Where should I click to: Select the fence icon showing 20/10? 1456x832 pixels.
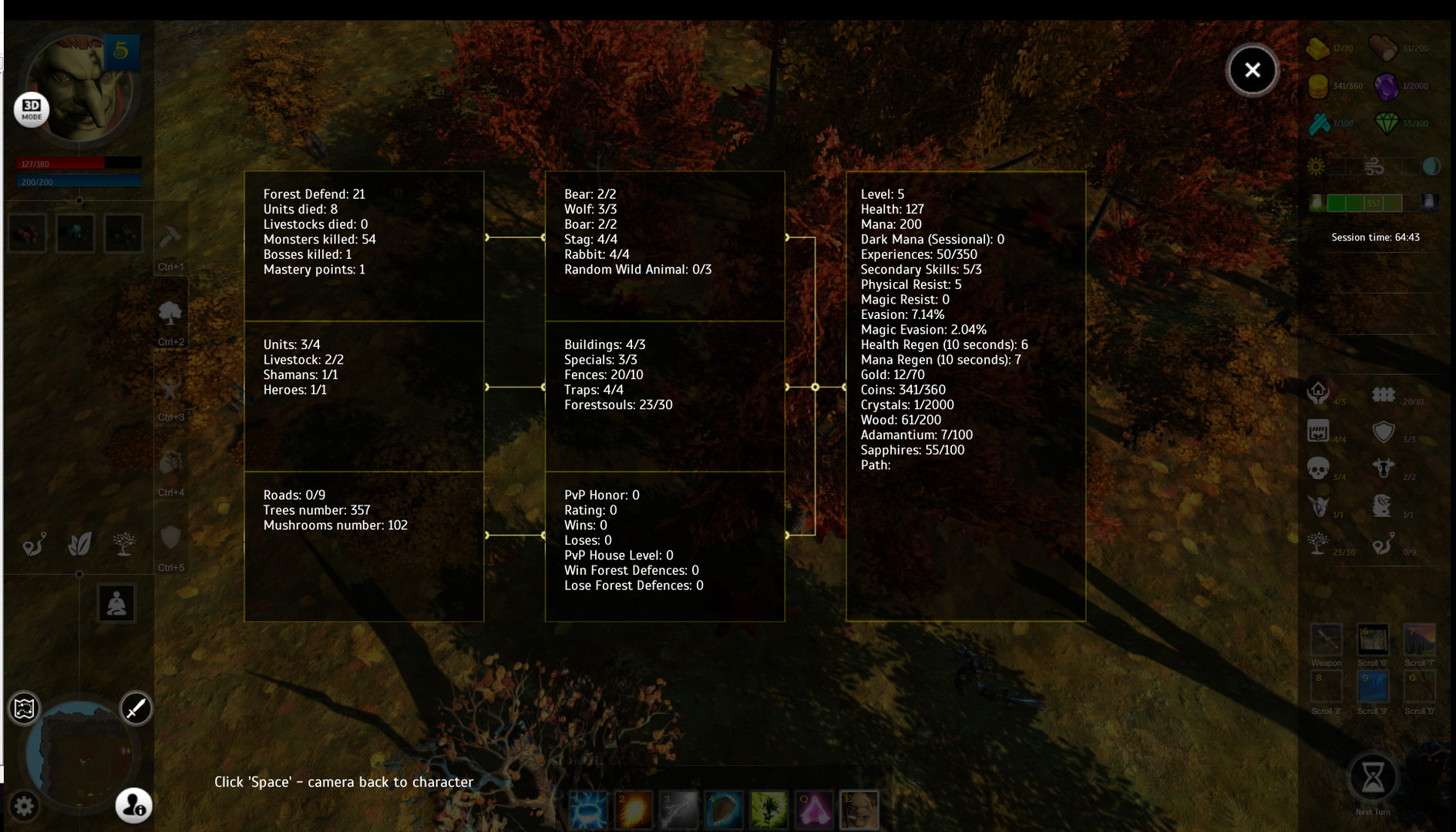point(1384,394)
